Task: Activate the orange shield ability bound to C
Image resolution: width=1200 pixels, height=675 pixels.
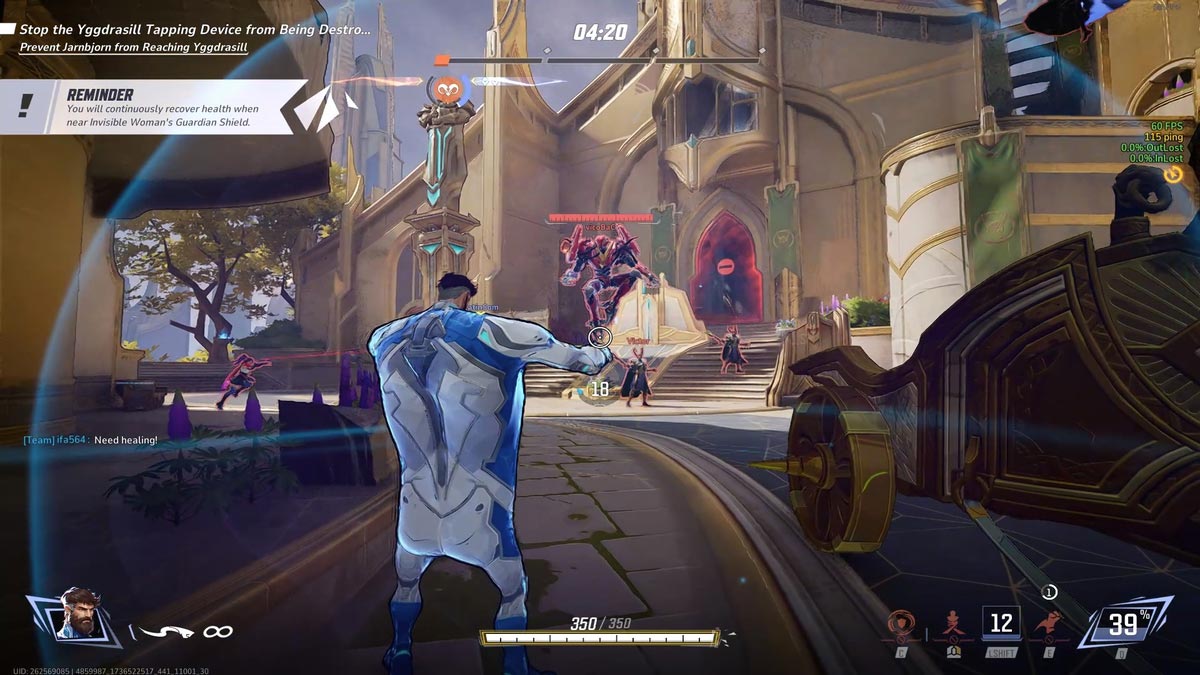Action: 901,626
